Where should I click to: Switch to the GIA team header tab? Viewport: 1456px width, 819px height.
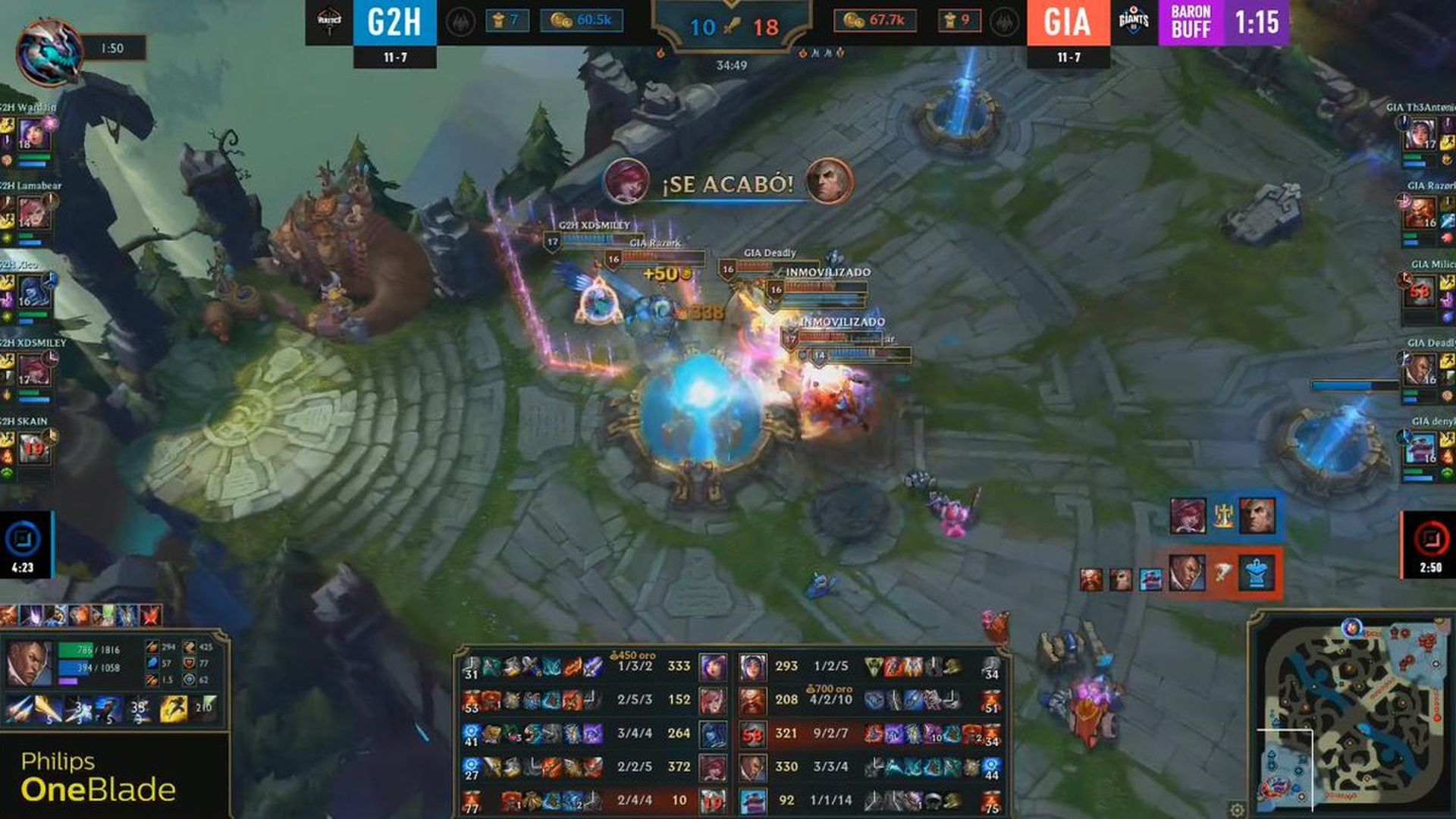coord(1066,20)
